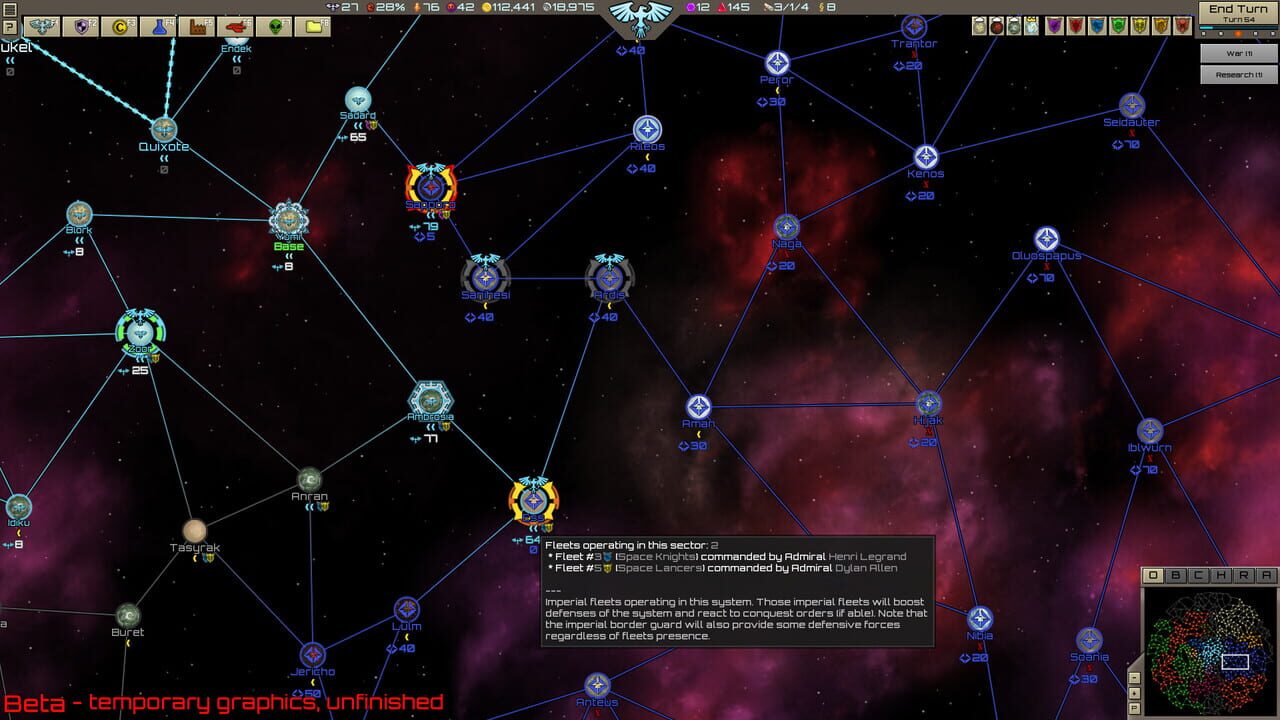1280x720 pixels.
Task: Open the Industry panel via the factory icon
Action: pos(198,25)
